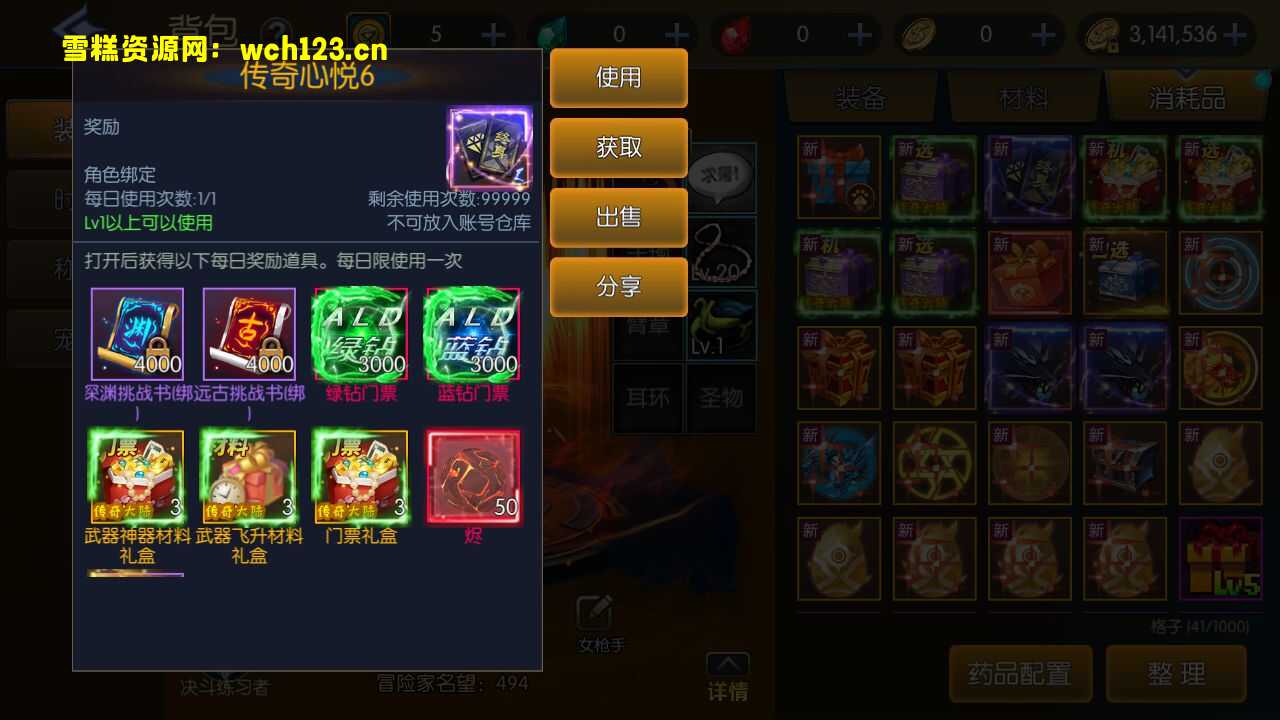Switch to the 装备 tab
This screenshot has height=720, width=1280.
(864, 98)
